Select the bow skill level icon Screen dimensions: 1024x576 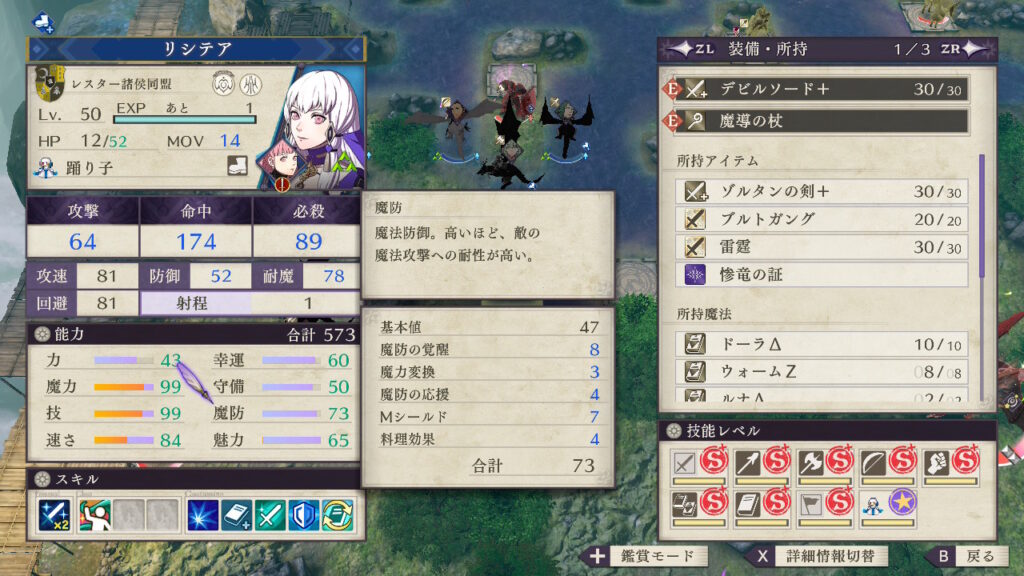tap(876, 461)
